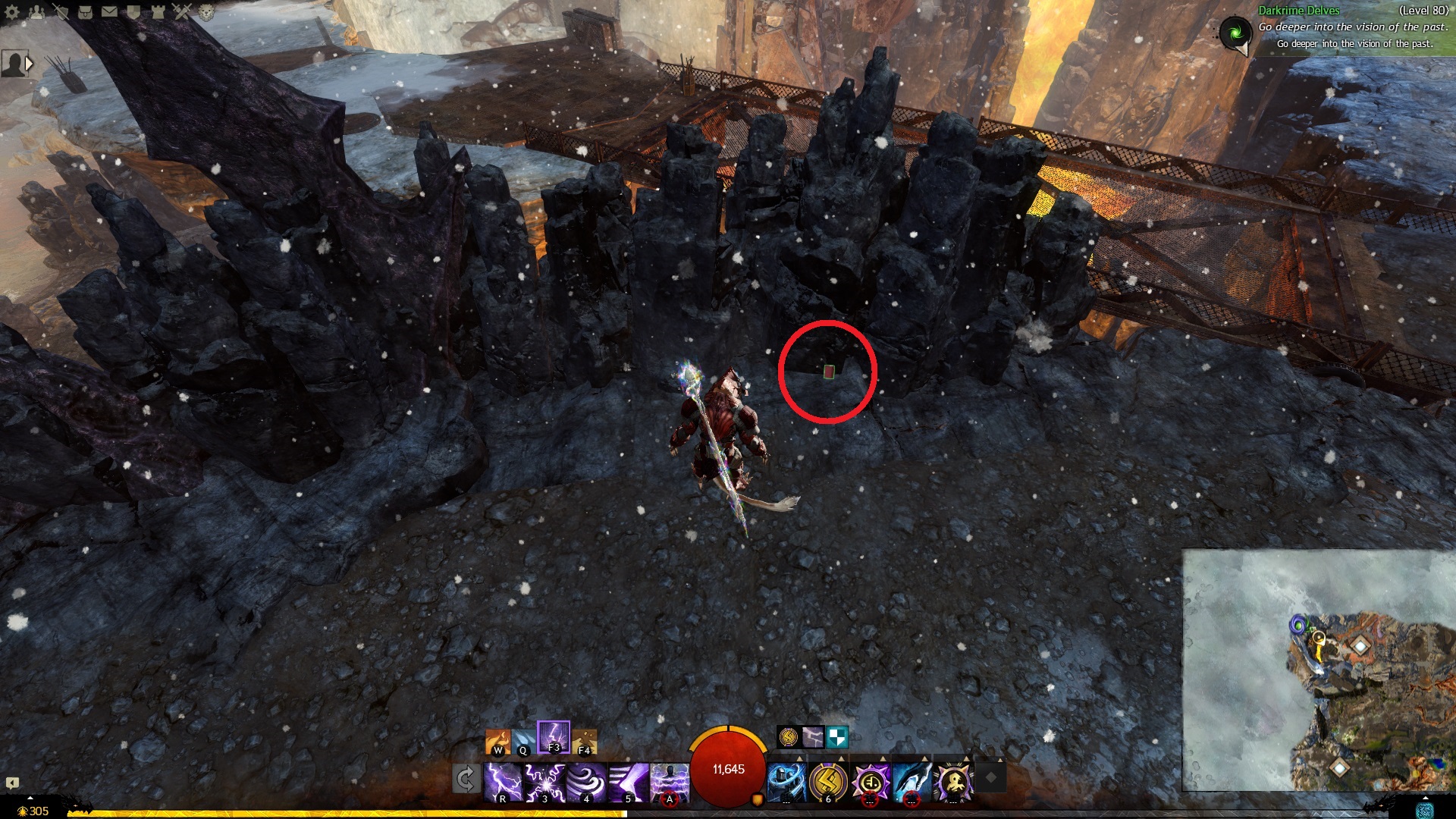Screen dimensions: 1456x819
Task: Expand the party portrait arrow
Action: [30, 64]
